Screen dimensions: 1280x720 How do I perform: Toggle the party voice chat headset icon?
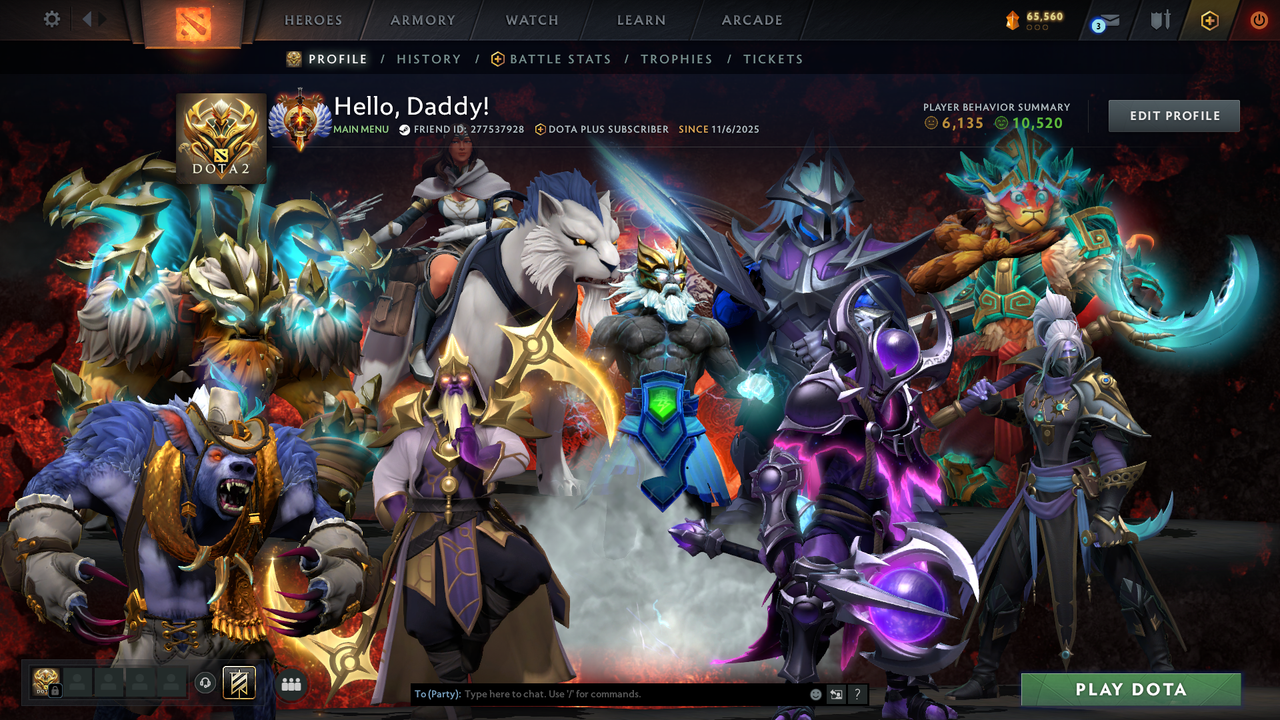(204, 682)
